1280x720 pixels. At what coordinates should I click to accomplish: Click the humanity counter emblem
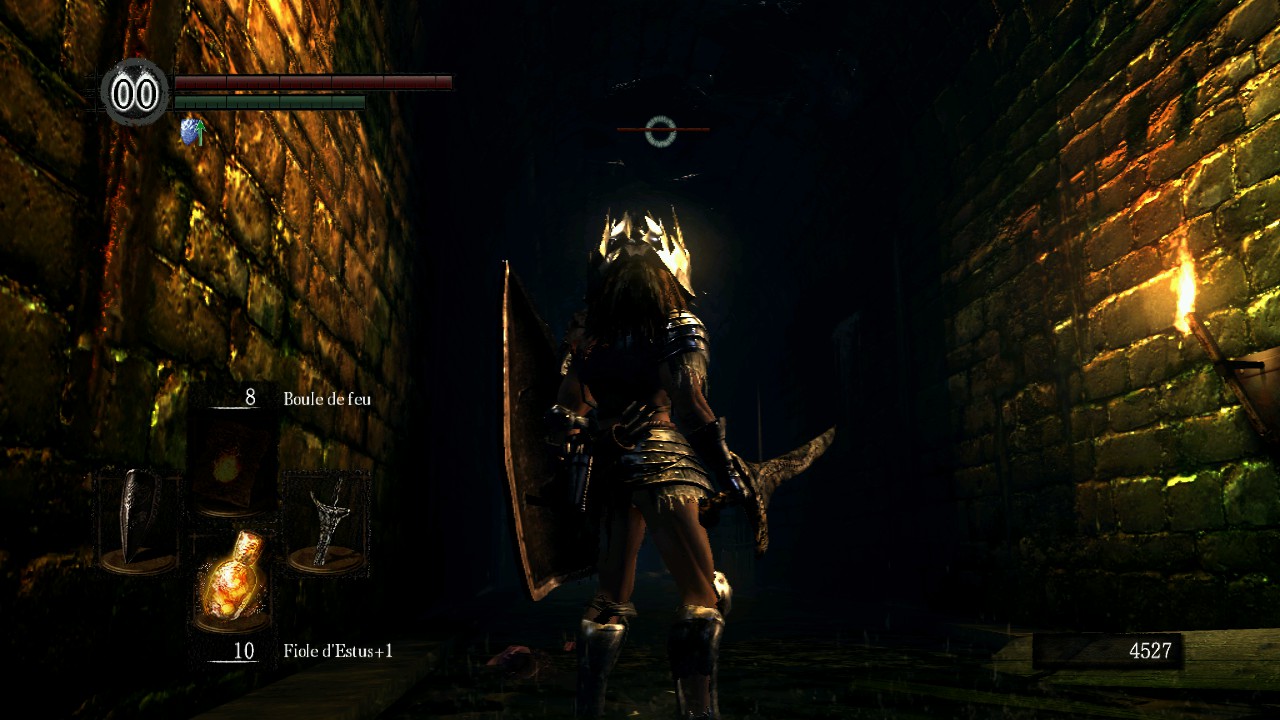tap(135, 93)
